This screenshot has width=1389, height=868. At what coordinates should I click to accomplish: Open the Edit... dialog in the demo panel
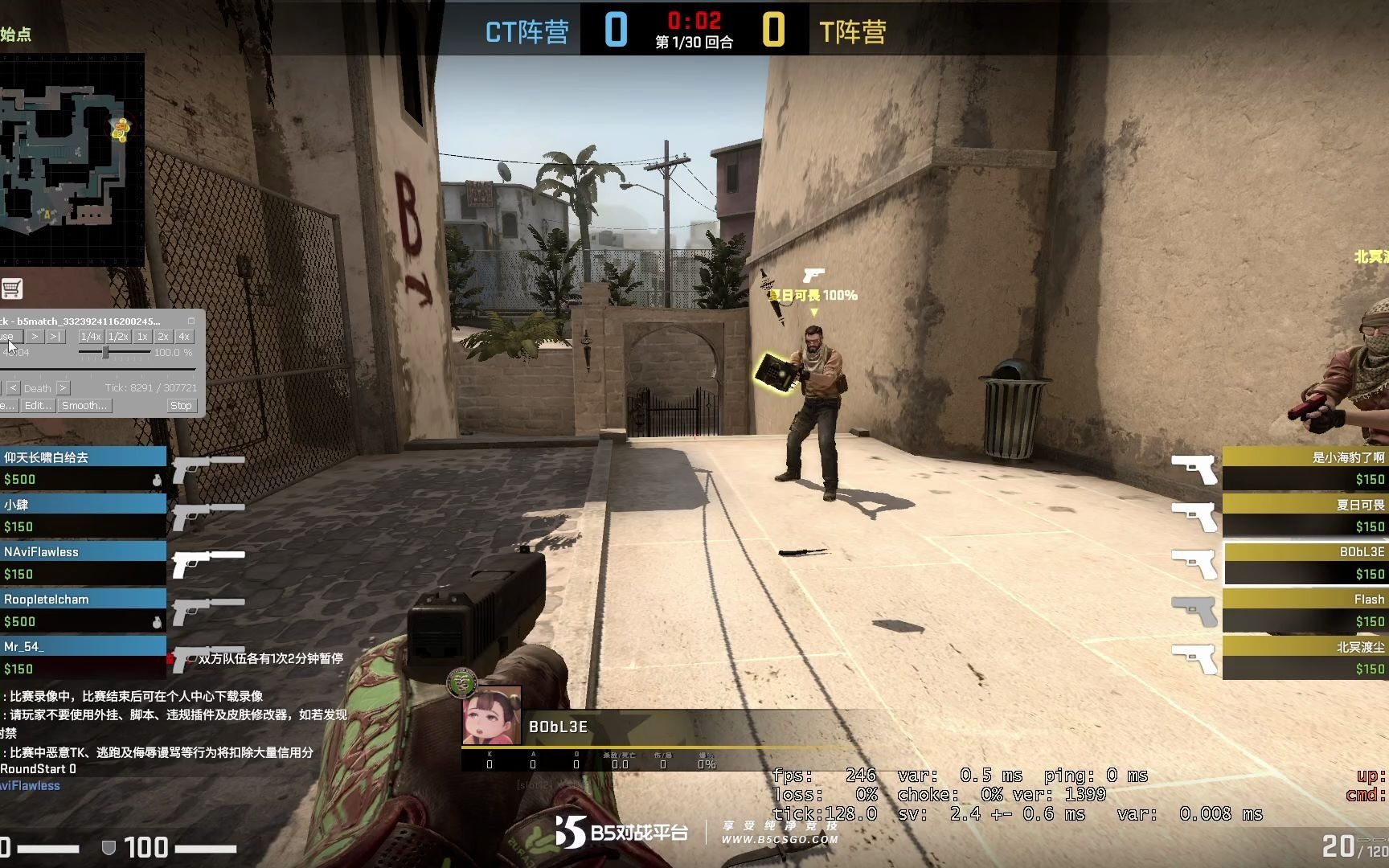38,406
